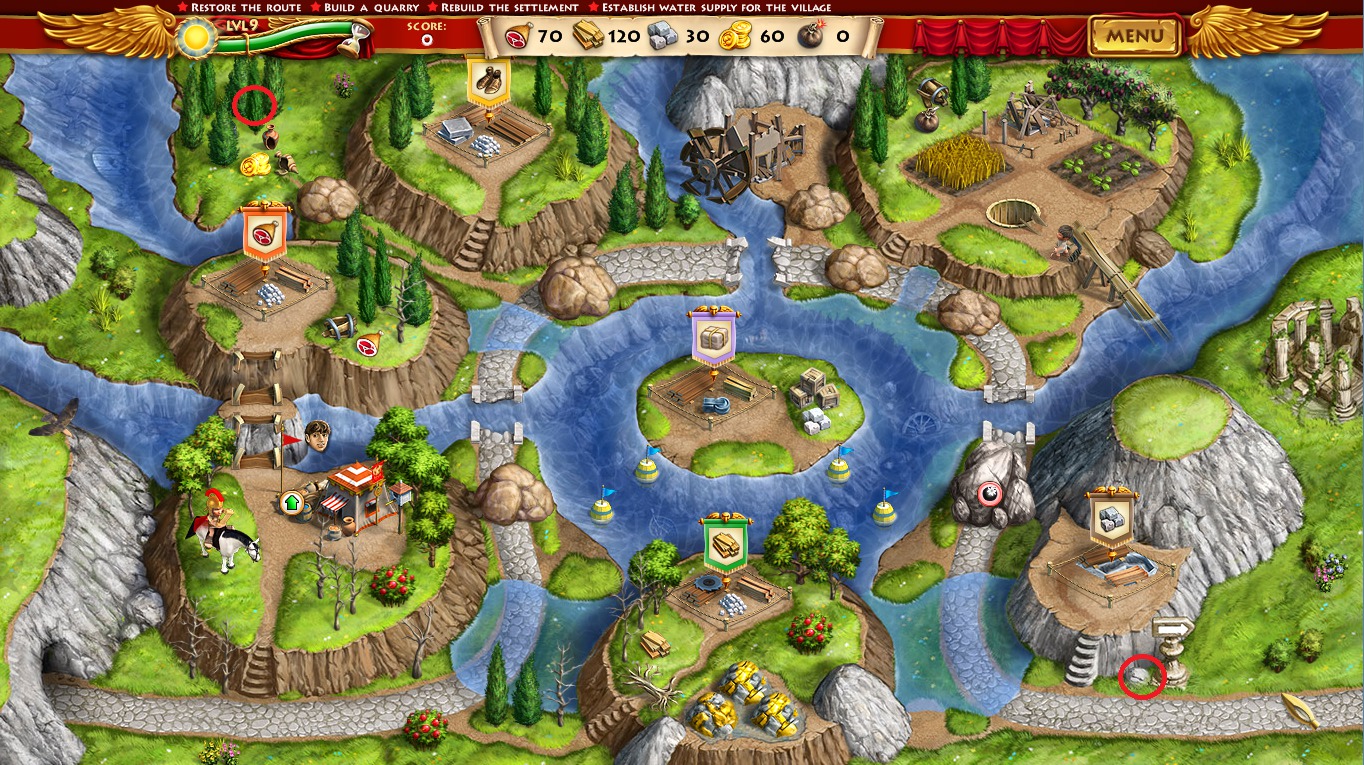Select the worker portrait icon

(317, 437)
